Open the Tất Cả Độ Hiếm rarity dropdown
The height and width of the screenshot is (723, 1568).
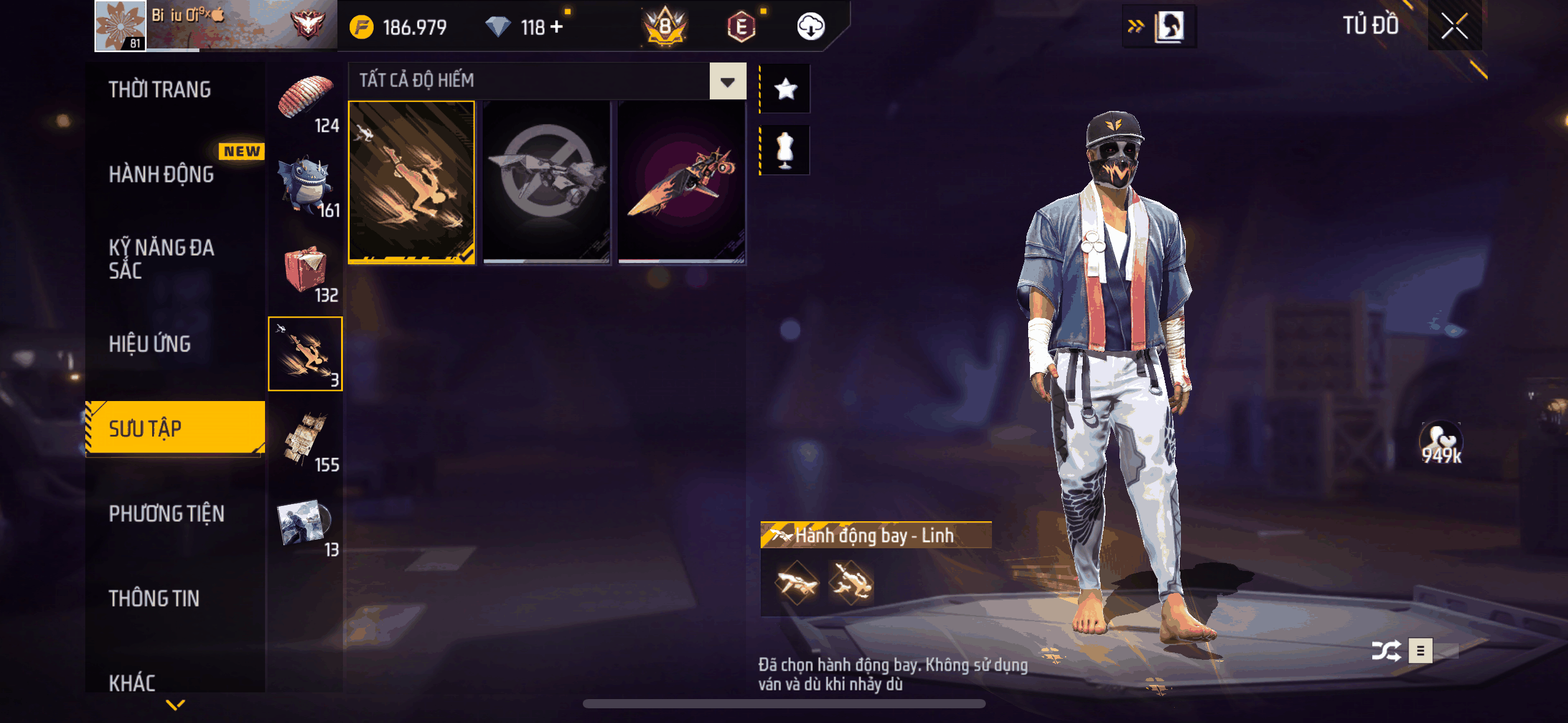coord(728,81)
